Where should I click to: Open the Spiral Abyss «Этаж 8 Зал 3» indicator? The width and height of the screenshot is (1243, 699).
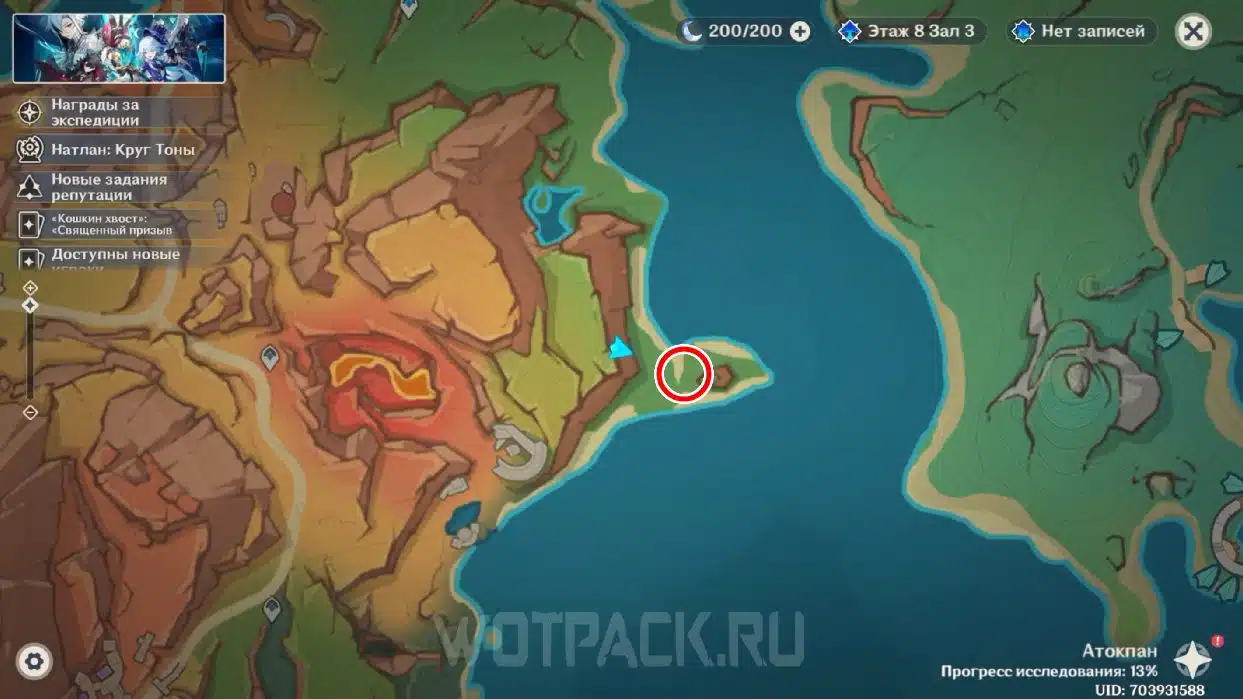909,31
